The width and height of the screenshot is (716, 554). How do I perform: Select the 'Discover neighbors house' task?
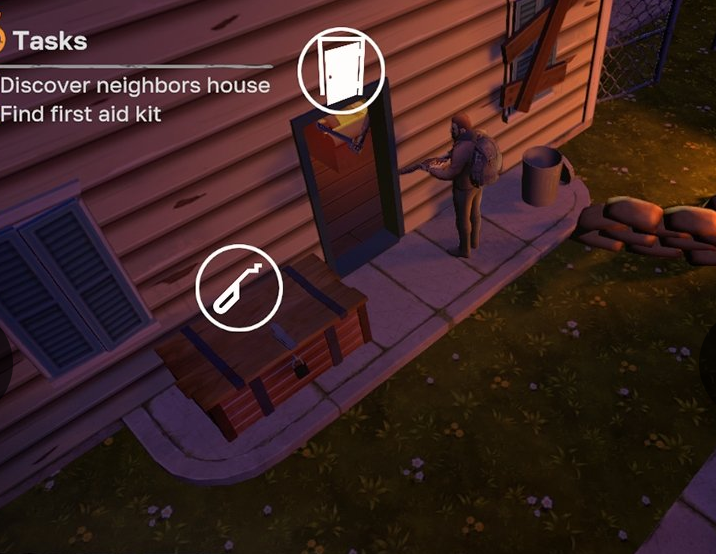click(135, 85)
